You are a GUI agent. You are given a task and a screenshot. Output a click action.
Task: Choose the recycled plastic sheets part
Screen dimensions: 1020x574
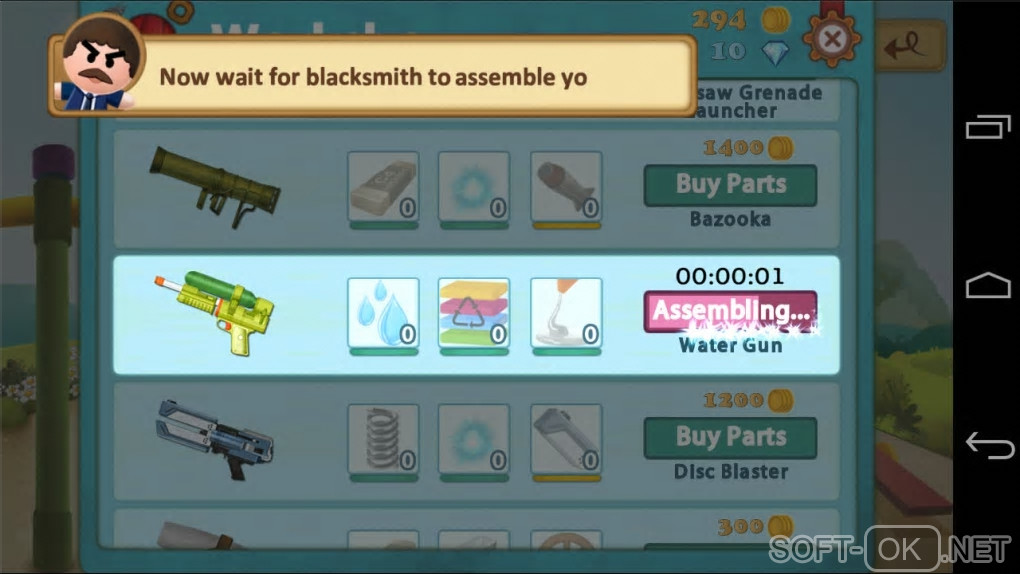click(474, 313)
